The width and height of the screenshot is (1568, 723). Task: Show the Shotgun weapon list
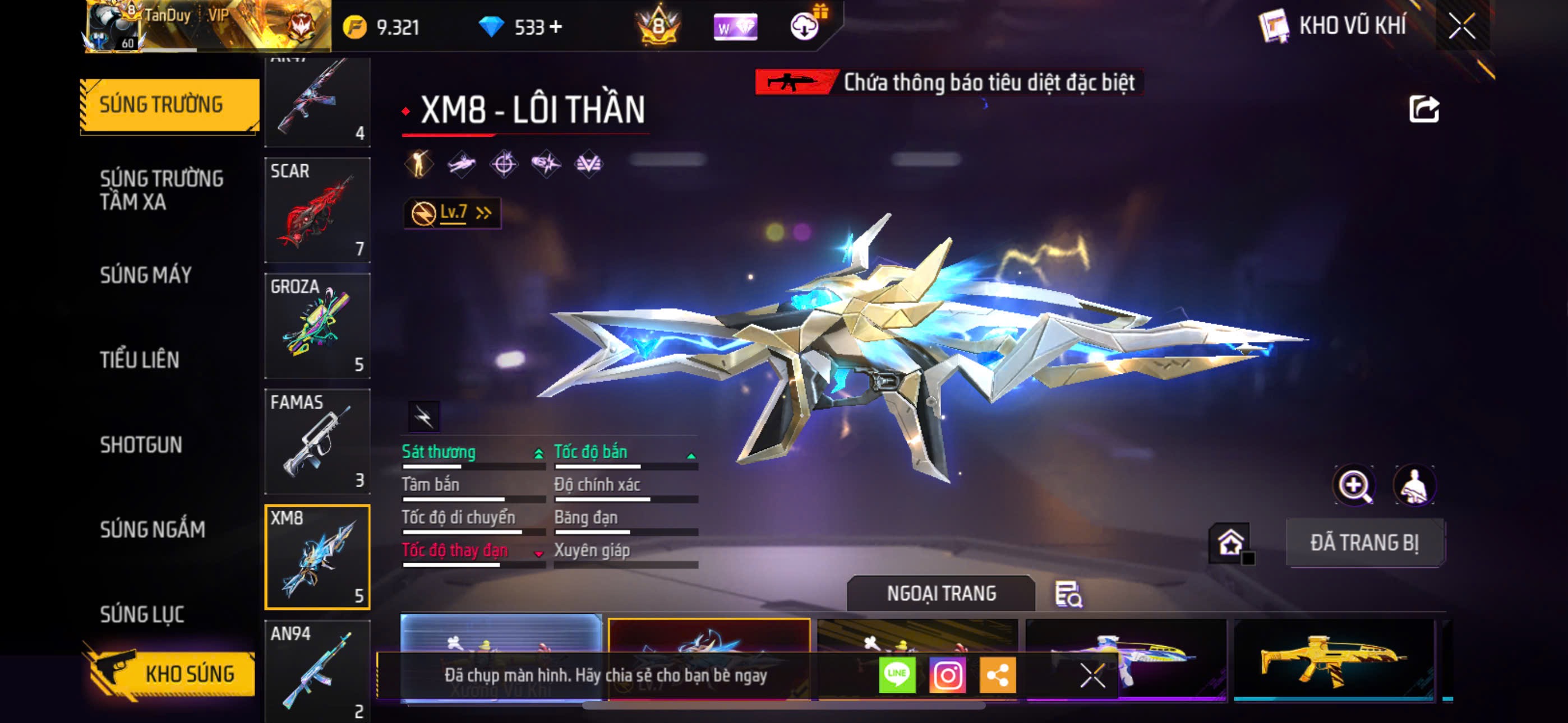pos(141,445)
